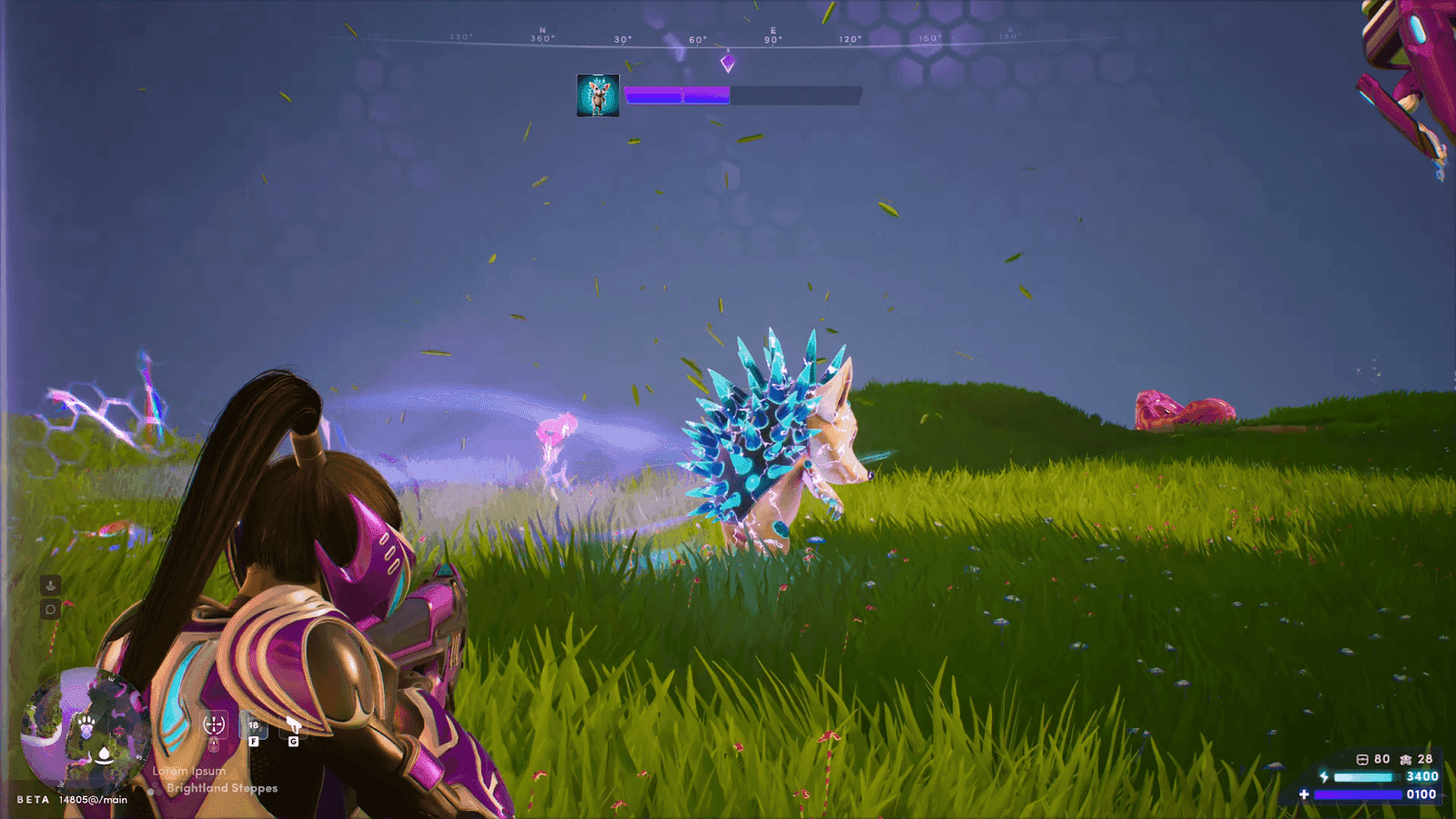
Task: Select the paw tracking icon on the minimap
Action: (86, 723)
